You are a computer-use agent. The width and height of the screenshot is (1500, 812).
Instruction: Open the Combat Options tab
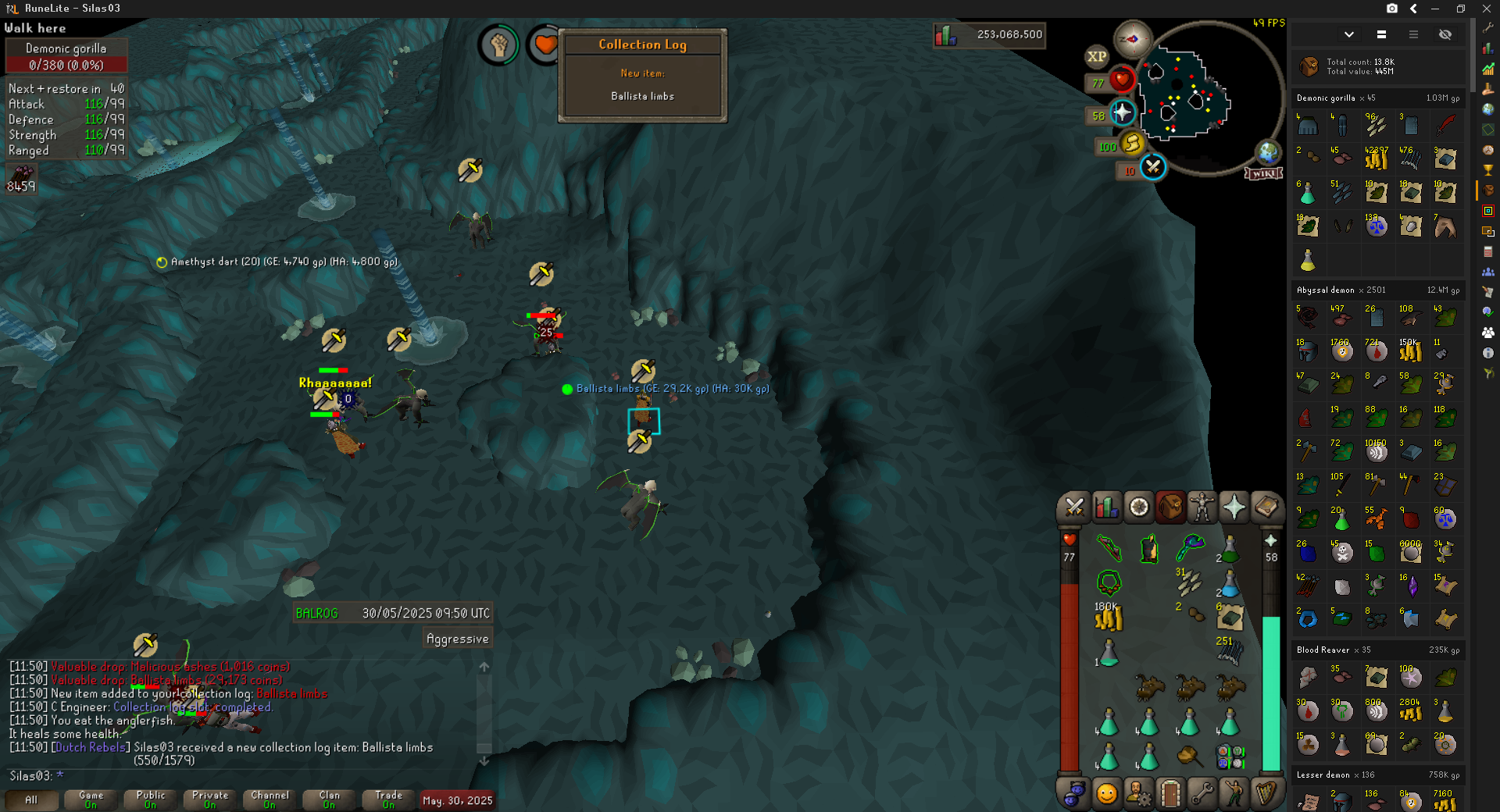click(1074, 507)
